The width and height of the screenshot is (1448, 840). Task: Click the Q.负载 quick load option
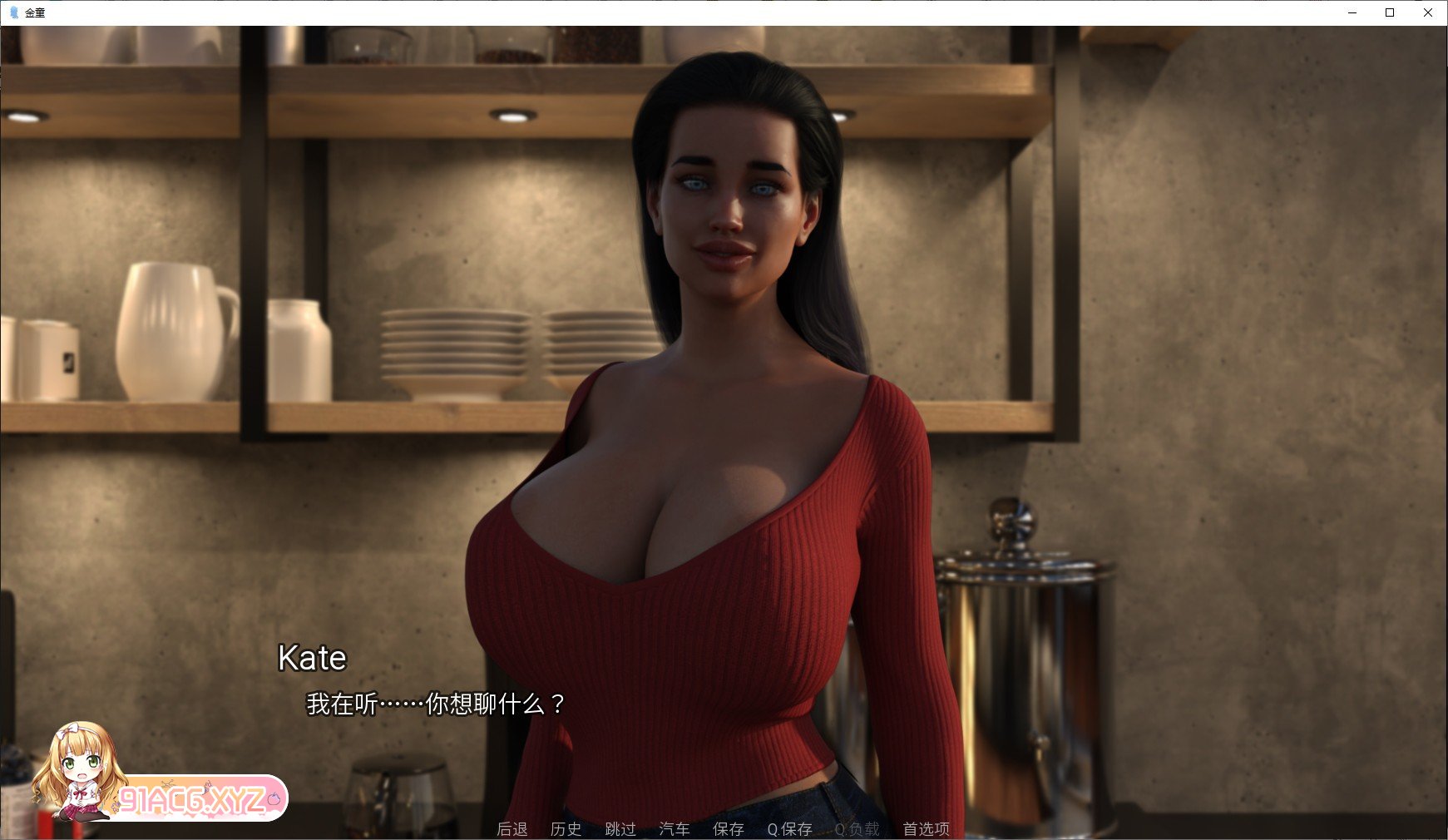coord(857,829)
